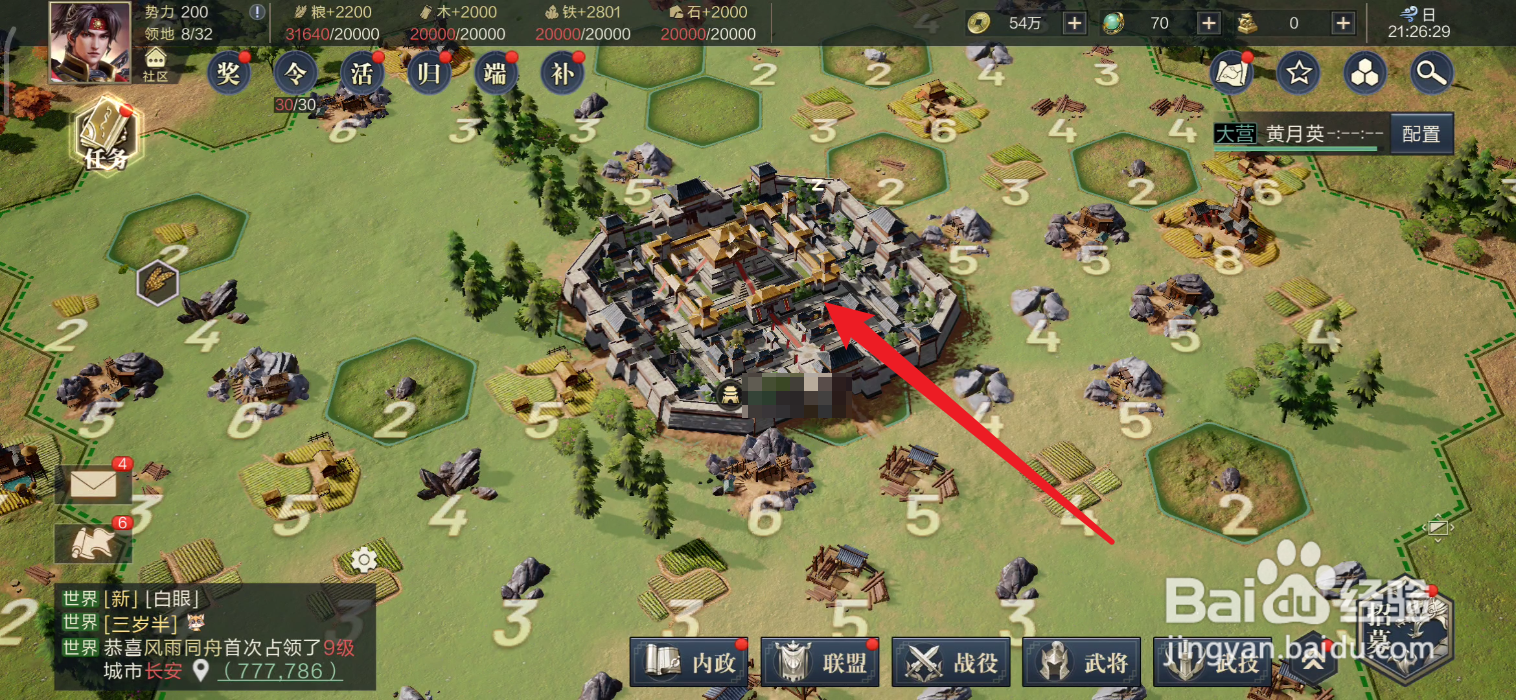Click 配置 to configure 黄月英's troop

1421,134
